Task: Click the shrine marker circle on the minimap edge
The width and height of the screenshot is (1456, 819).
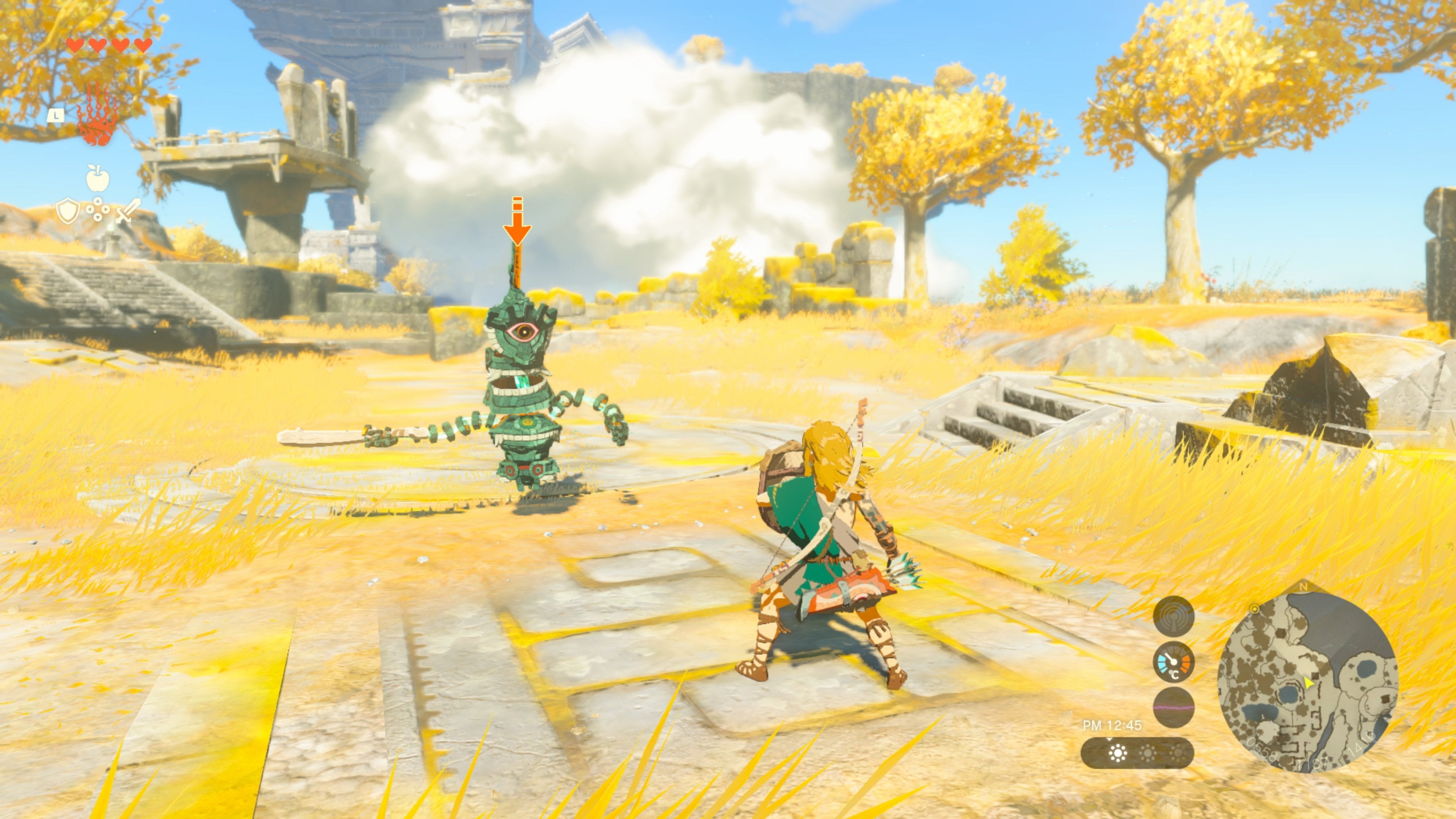Action: click(1255, 609)
